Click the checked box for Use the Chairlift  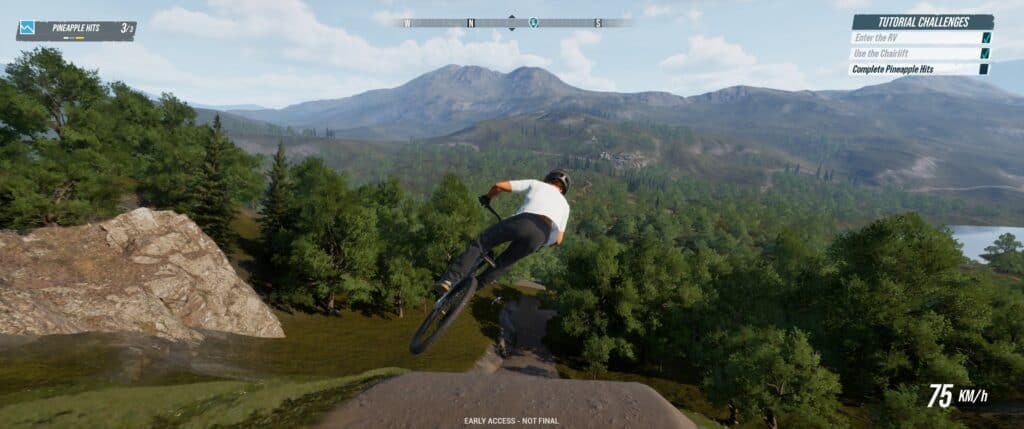[x=986, y=53]
